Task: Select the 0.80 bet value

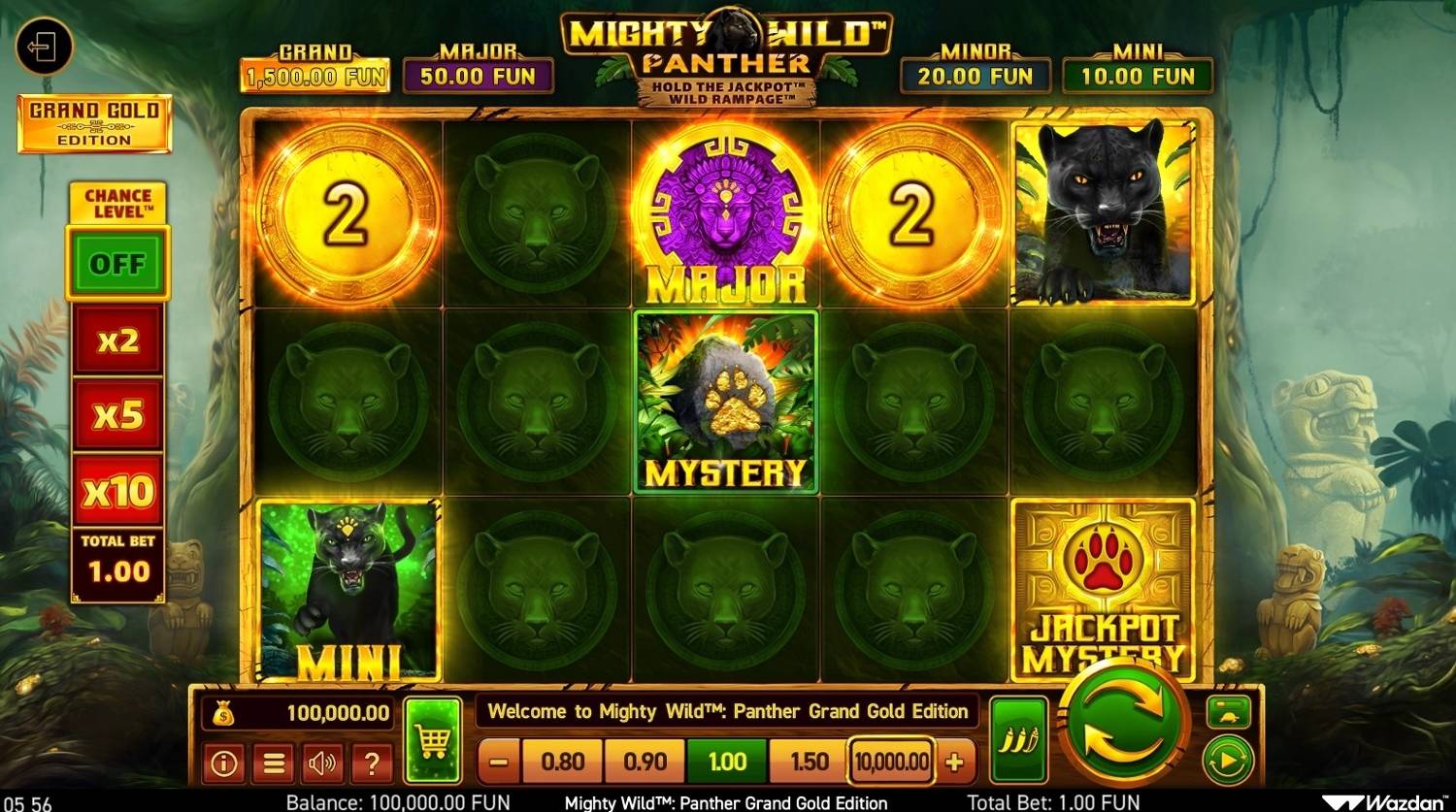Action: pyautogui.click(x=562, y=762)
